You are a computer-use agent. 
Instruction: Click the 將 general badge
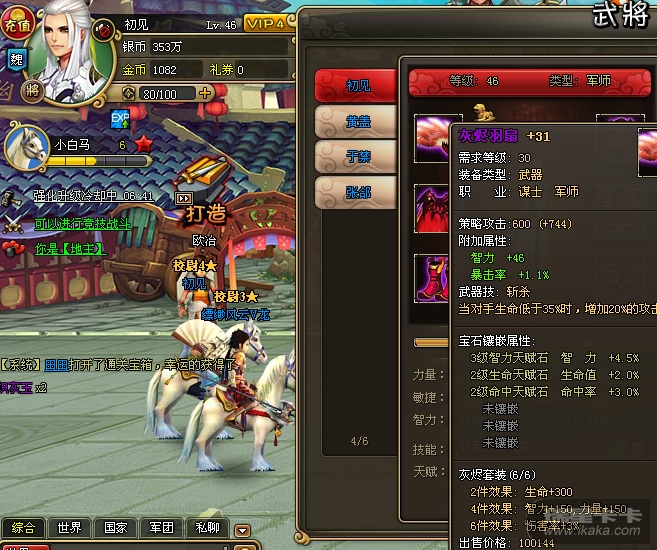click(x=32, y=90)
